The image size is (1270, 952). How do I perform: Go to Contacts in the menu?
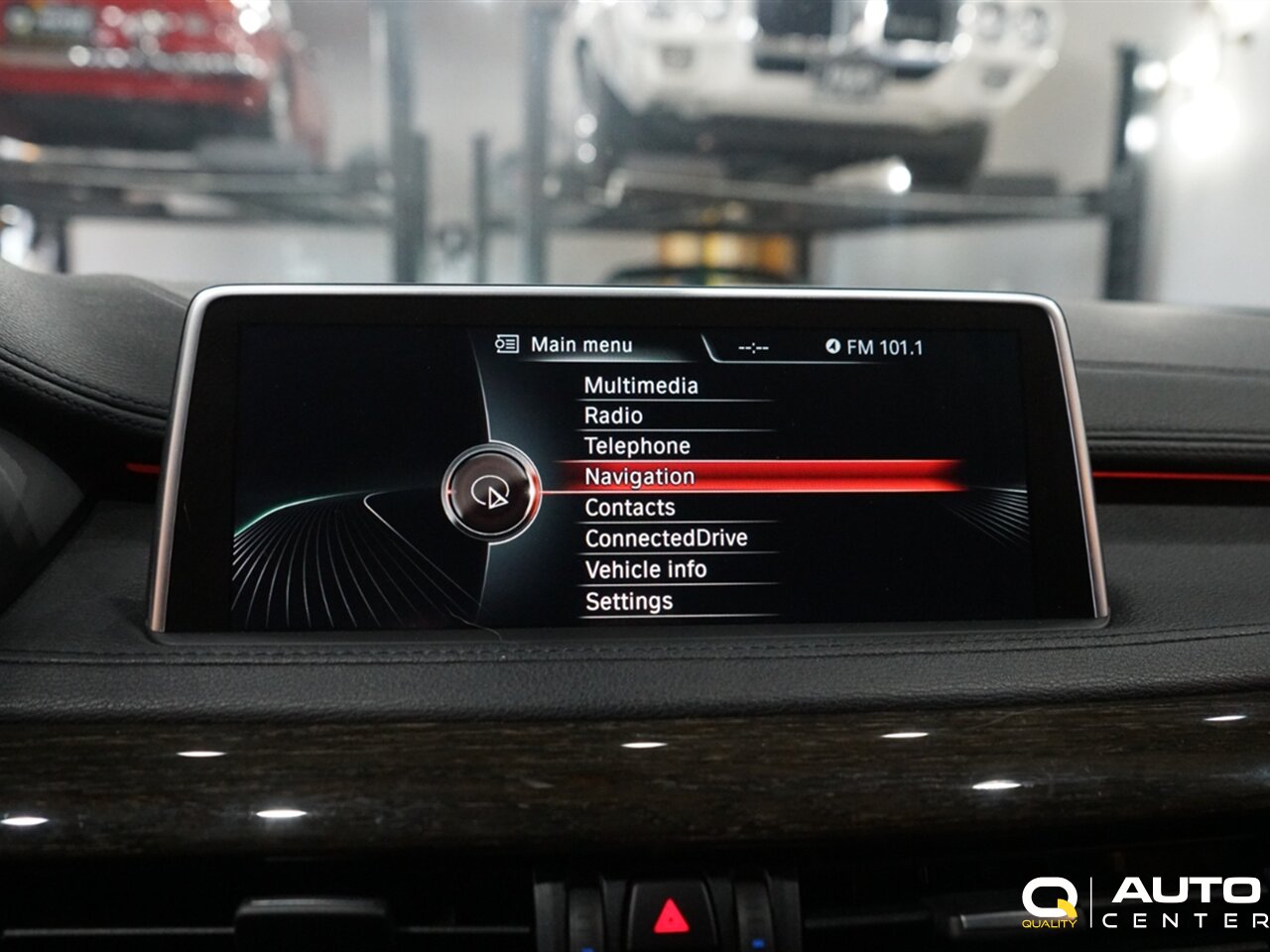coord(630,508)
